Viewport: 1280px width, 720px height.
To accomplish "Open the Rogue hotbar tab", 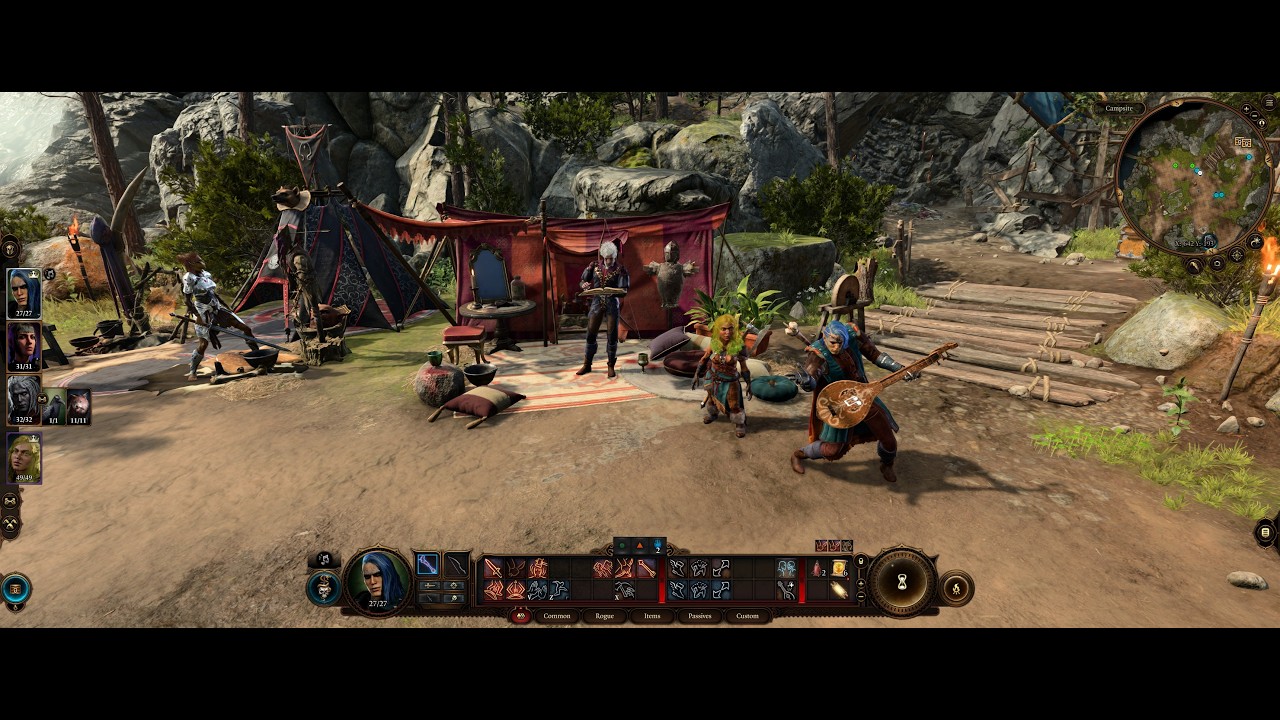I will click(x=604, y=616).
